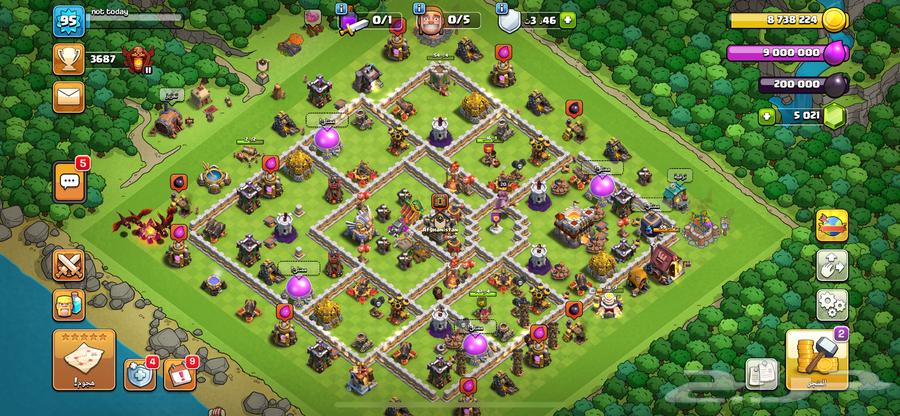Open the blue shield icon with badge 4
Viewport: 900px width, 416px height.
(139, 374)
